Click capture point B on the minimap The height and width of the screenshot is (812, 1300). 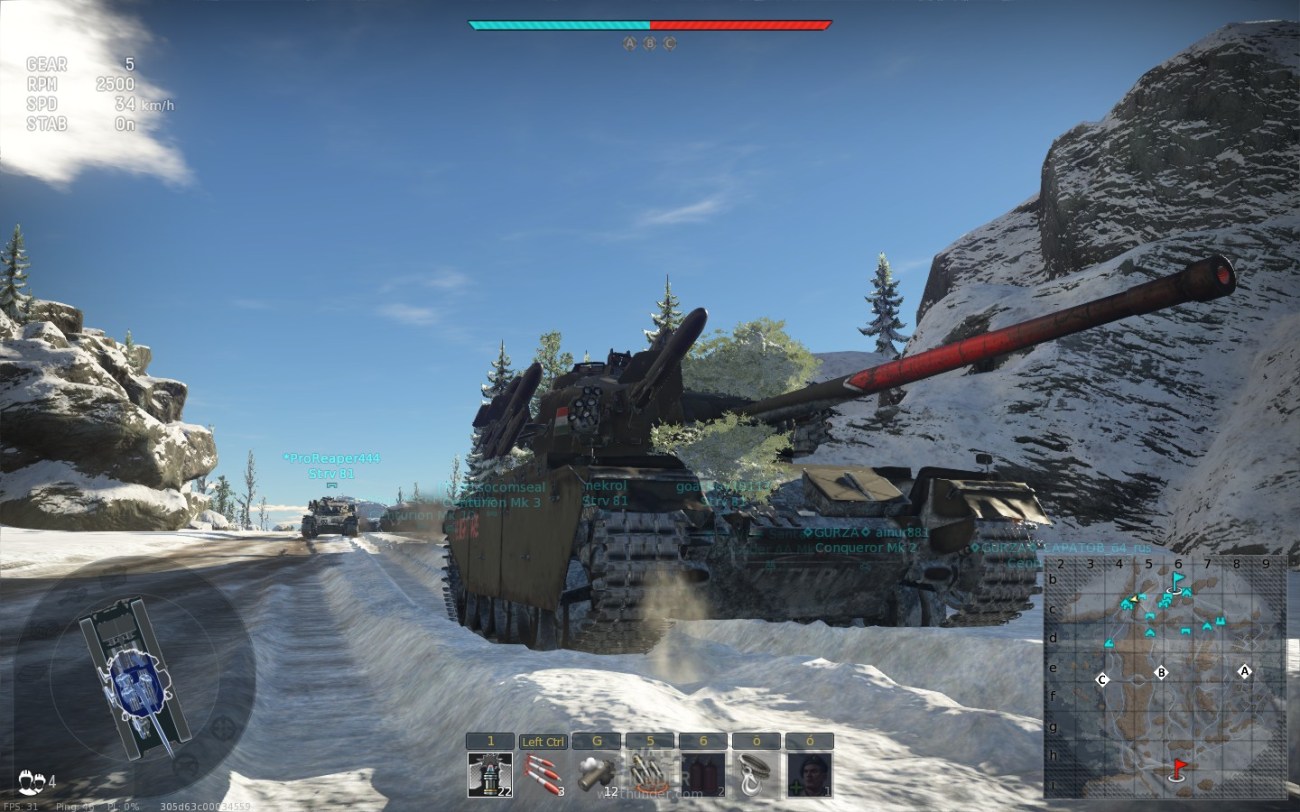click(1161, 672)
